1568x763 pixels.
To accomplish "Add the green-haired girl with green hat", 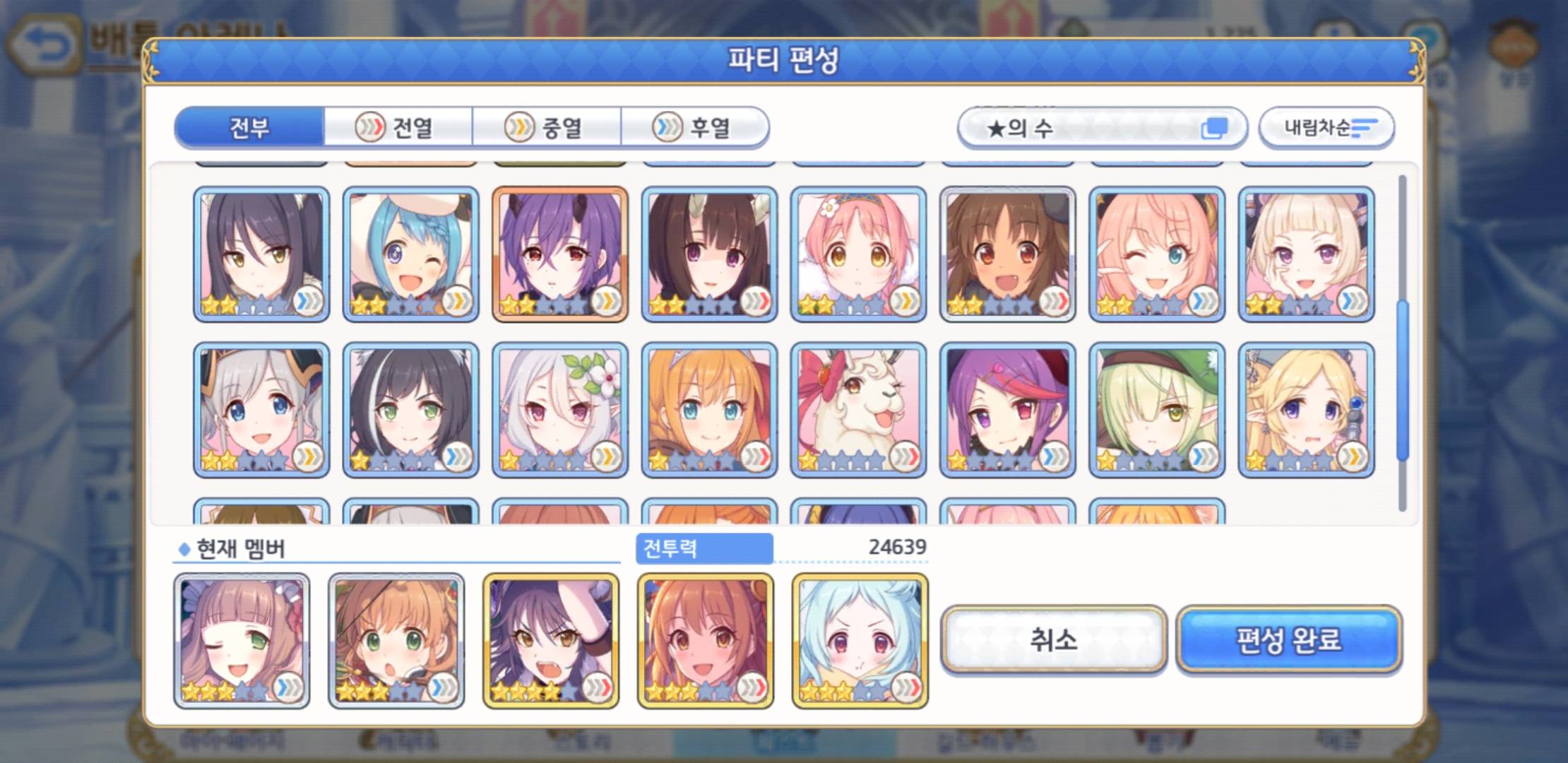I will (1156, 410).
